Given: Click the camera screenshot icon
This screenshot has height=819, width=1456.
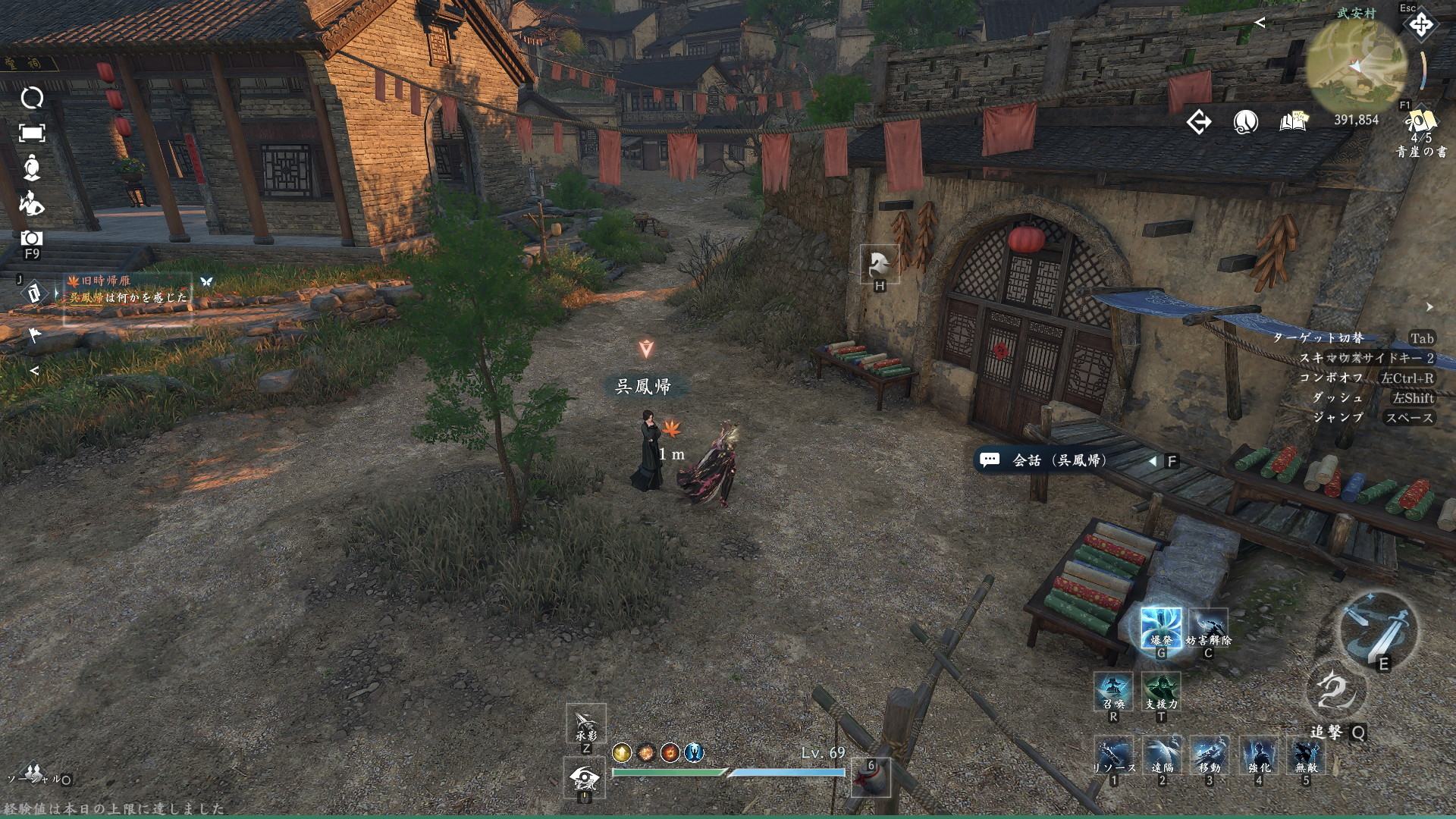Looking at the screenshot, I should tap(32, 238).
